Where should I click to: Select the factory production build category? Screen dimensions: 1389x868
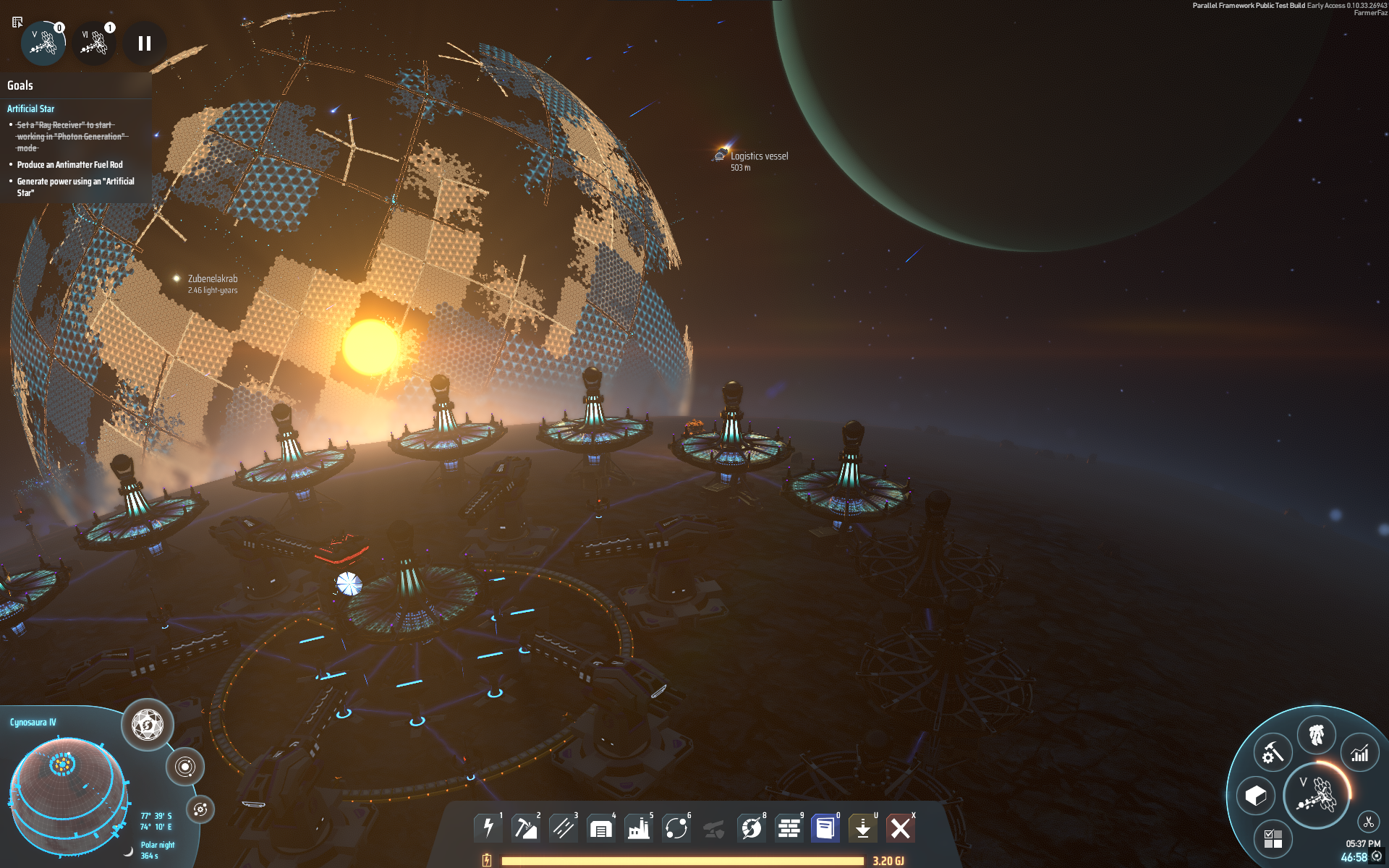[x=638, y=827]
